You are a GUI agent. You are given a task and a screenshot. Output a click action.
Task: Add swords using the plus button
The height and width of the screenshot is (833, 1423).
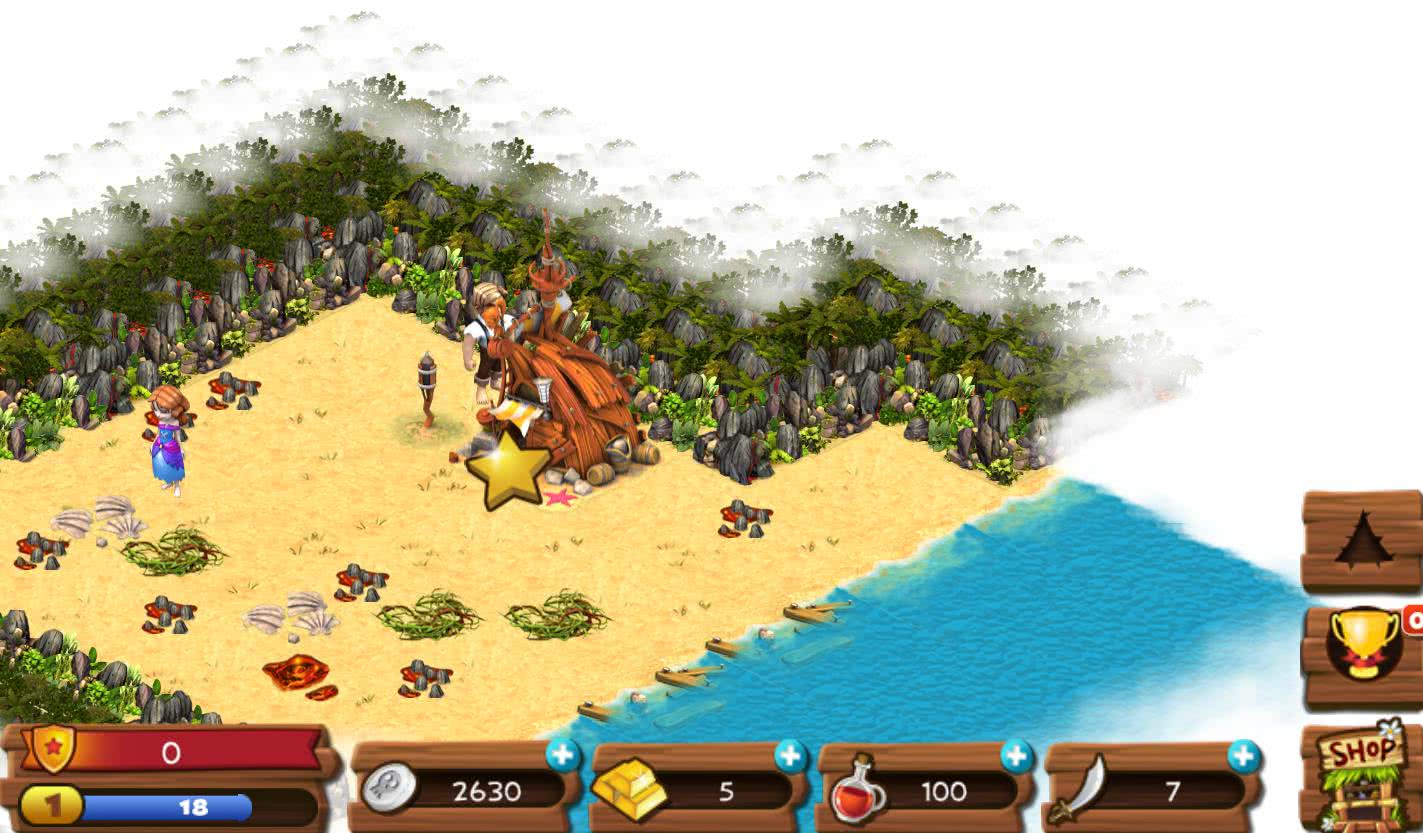pyautogui.click(x=1244, y=756)
